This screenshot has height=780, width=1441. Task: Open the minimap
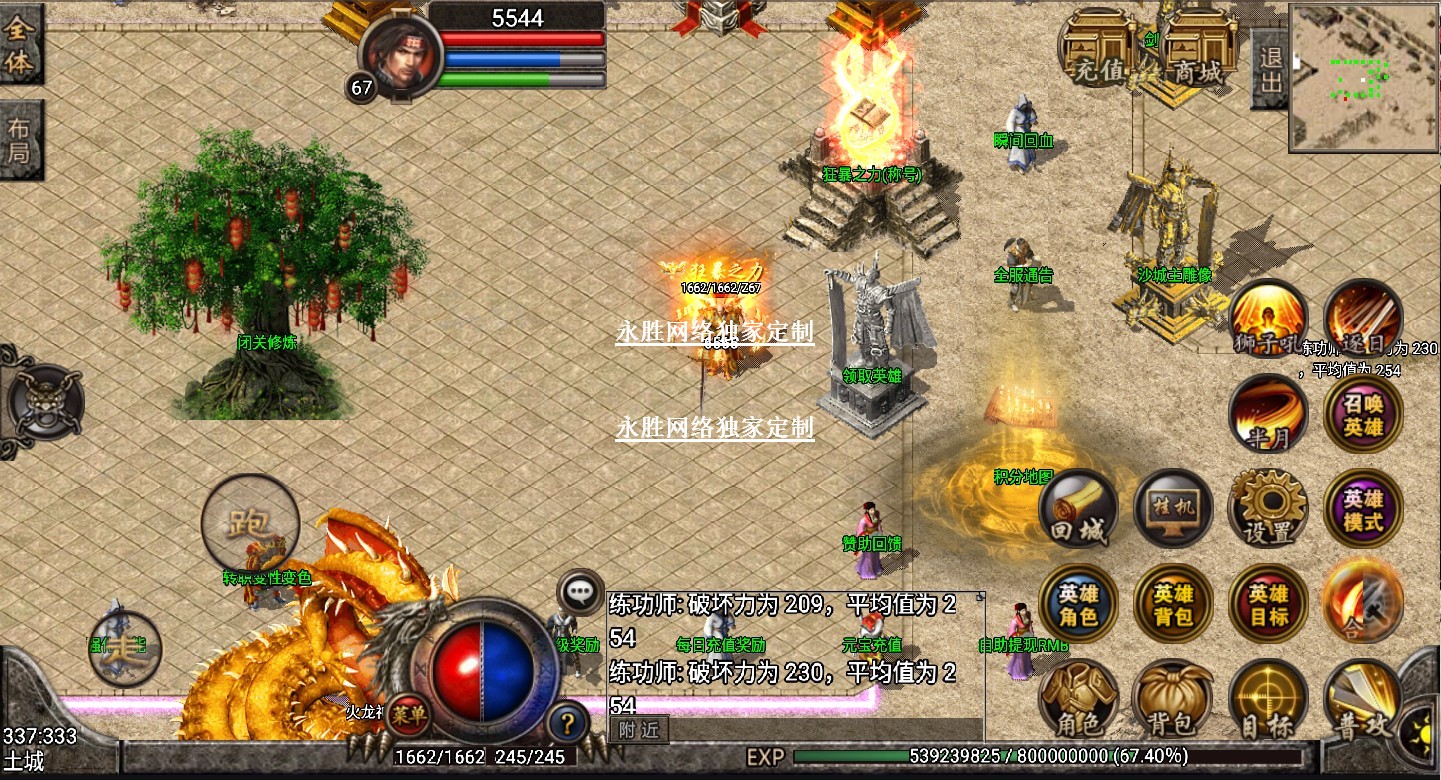tap(1363, 77)
